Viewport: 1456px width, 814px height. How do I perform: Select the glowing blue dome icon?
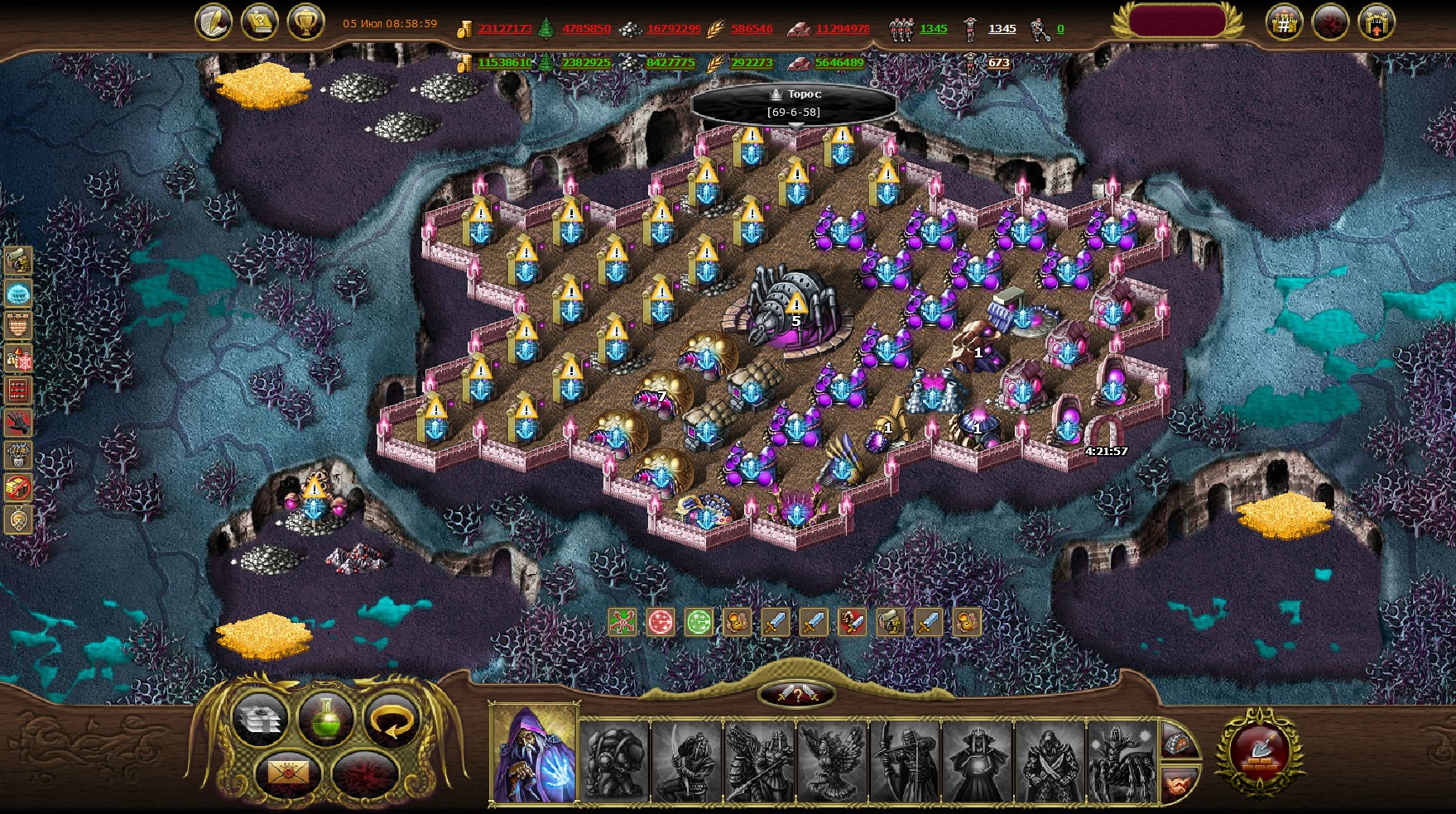point(18,293)
